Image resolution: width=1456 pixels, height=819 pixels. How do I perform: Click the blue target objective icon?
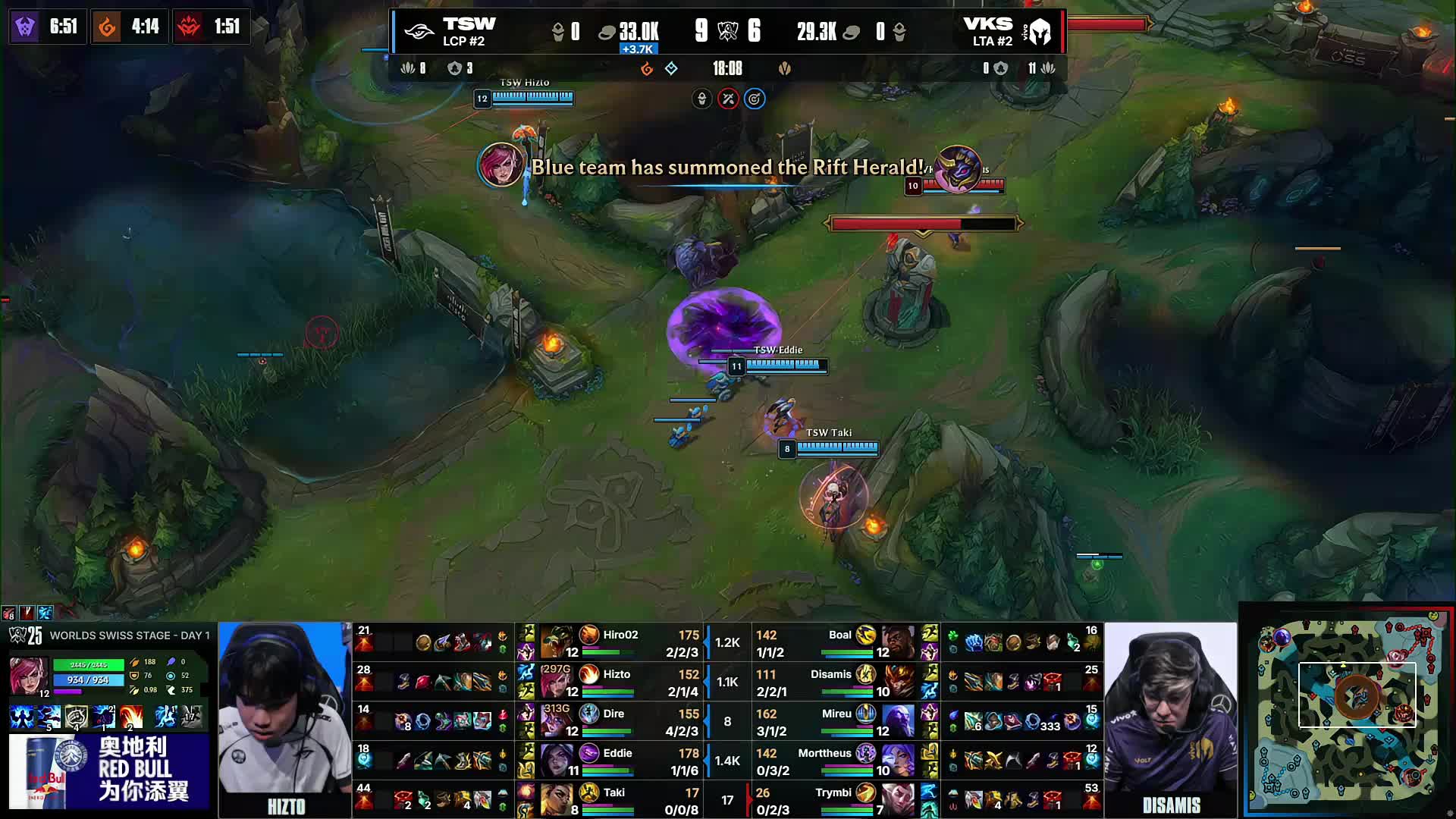coord(755,99)
